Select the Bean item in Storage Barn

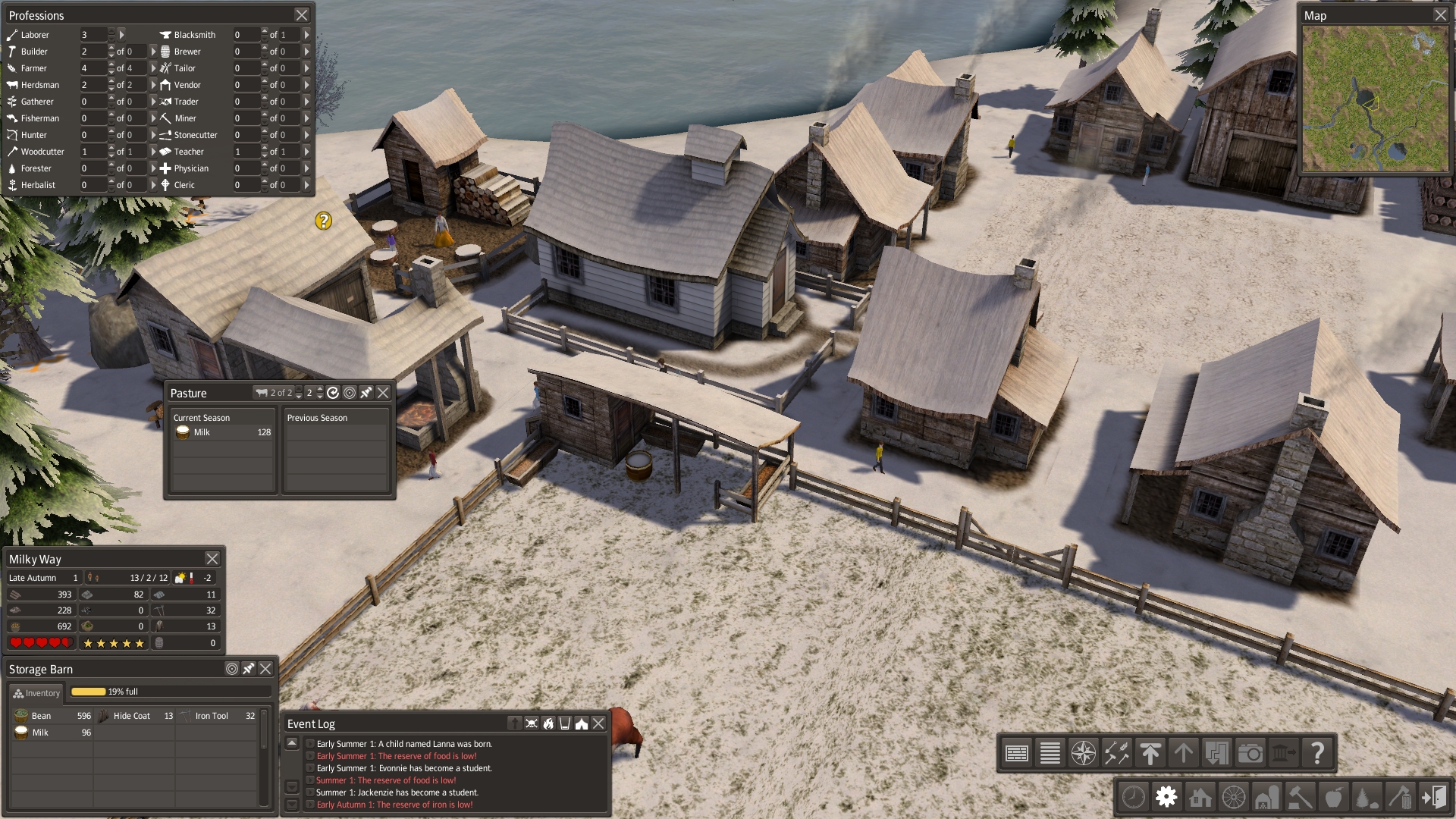pos(41,716)
